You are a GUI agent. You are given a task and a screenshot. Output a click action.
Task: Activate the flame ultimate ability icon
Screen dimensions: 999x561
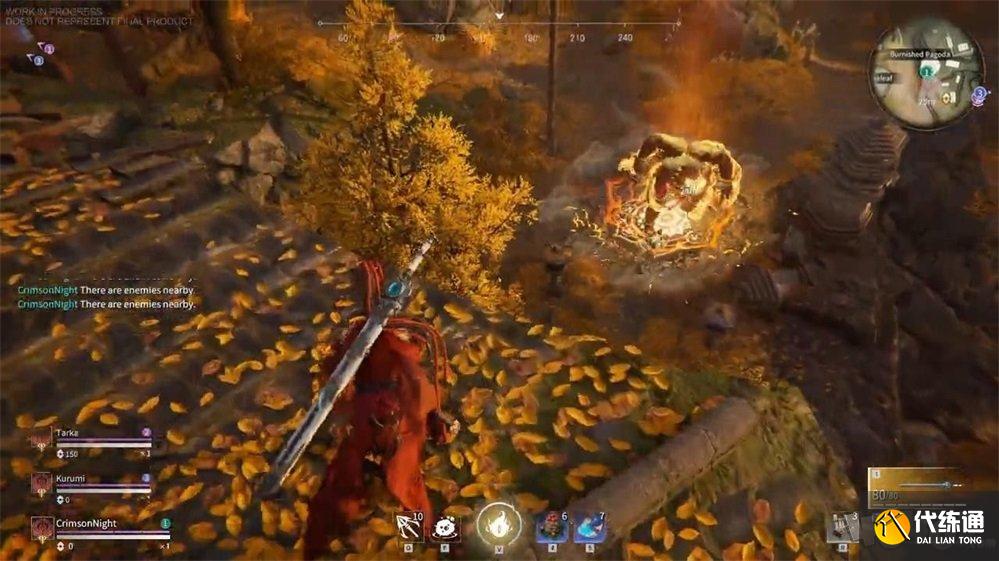(x=498, y=525)
